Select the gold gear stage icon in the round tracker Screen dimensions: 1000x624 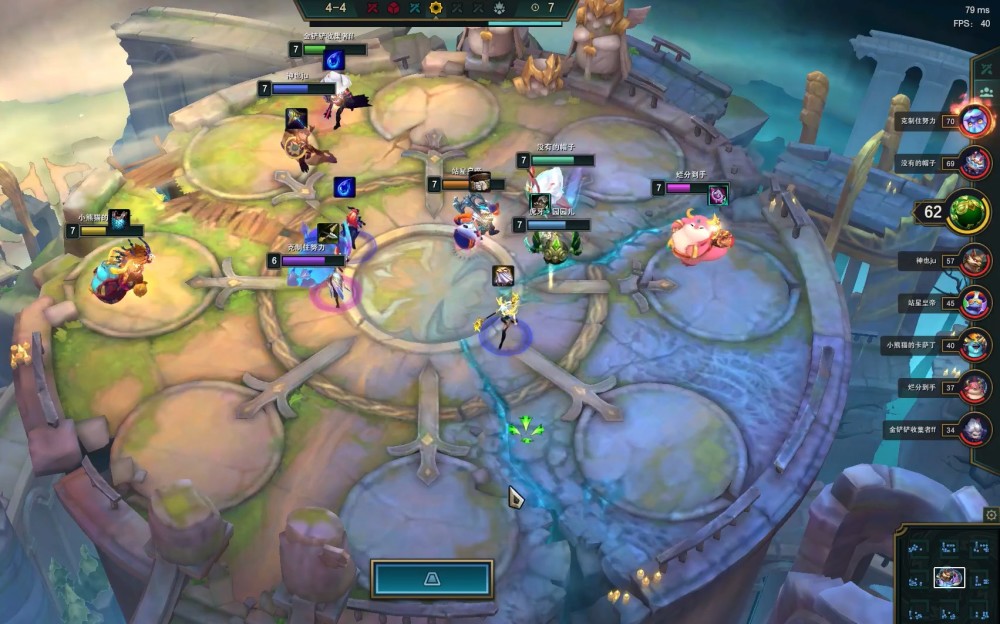pos(435,8)
